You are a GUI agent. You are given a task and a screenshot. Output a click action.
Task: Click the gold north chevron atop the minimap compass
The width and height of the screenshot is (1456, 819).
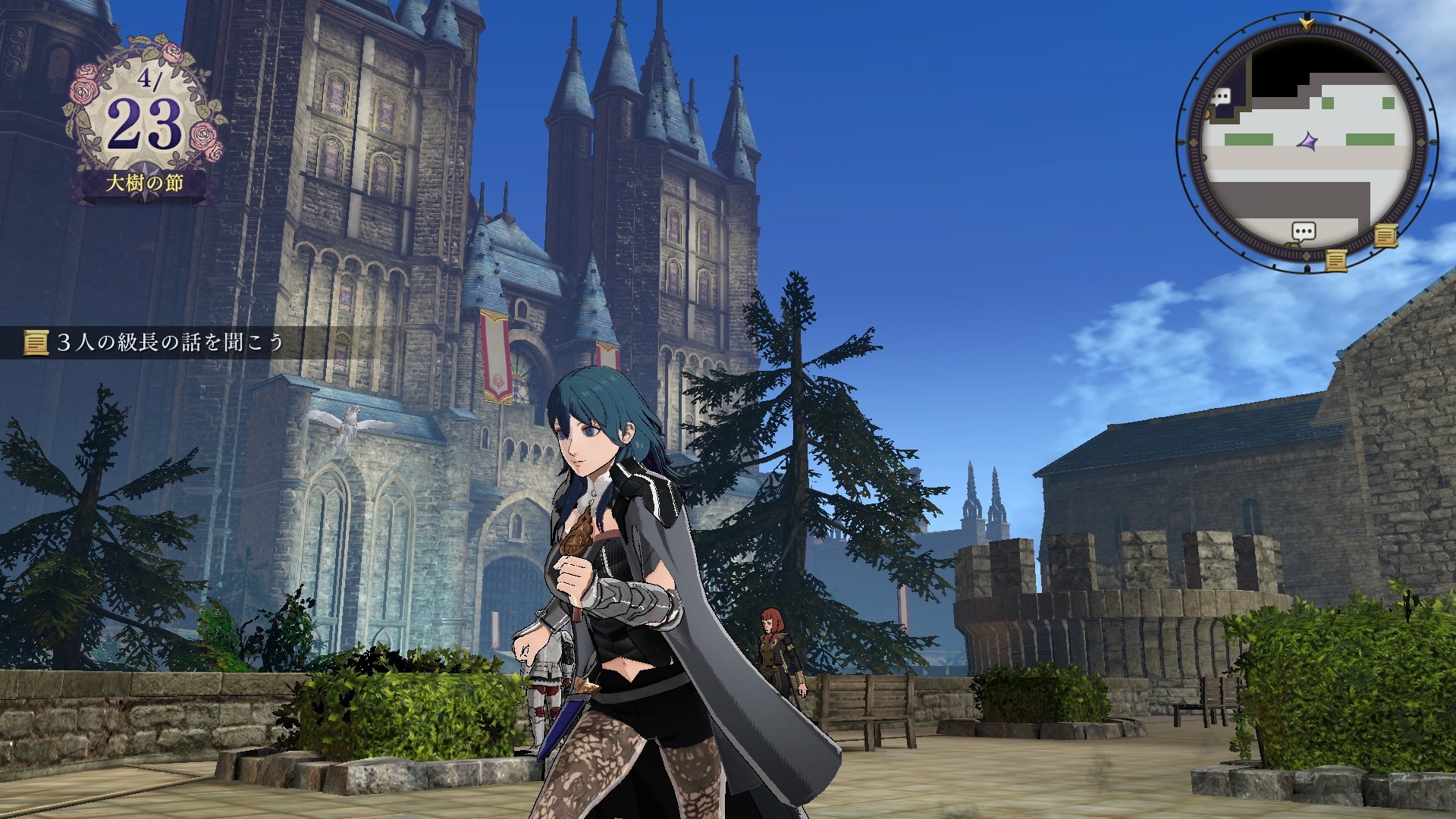1306,23
